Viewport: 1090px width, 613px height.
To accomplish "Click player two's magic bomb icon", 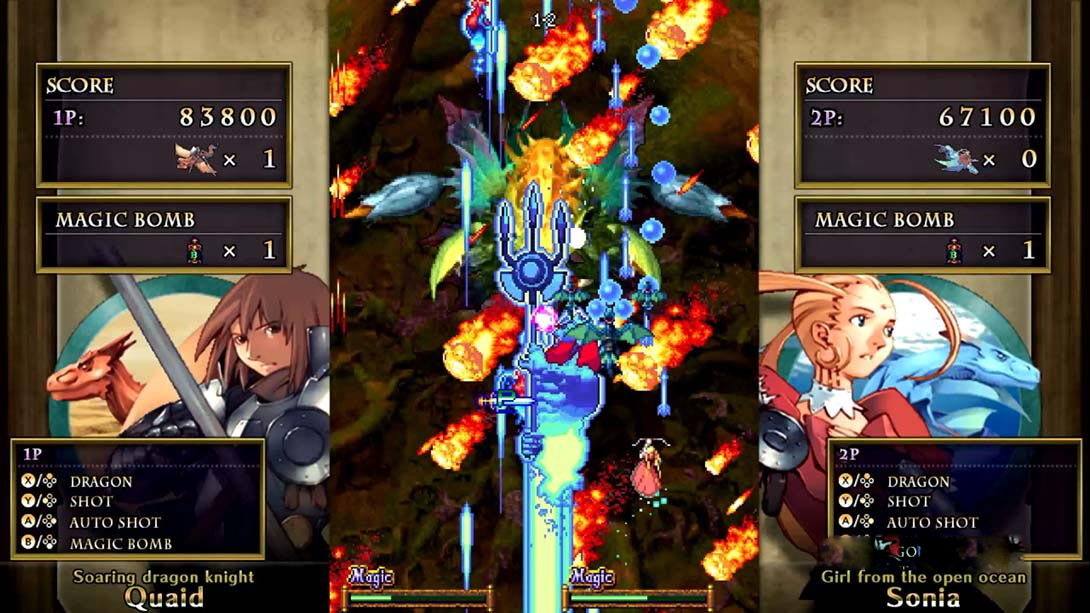I will coord(955,251).
